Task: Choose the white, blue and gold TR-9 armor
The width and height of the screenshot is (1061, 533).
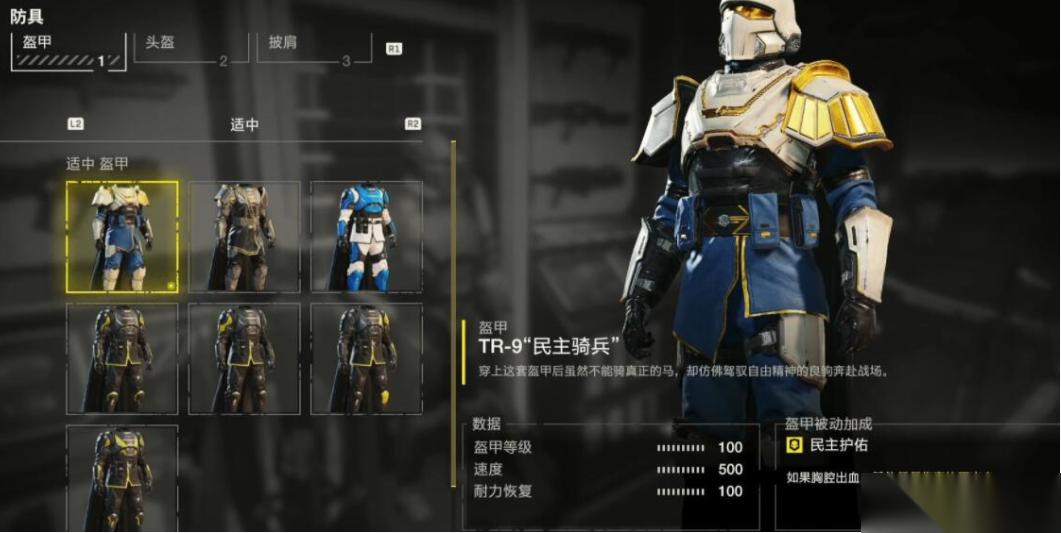Action: [122, 237]
